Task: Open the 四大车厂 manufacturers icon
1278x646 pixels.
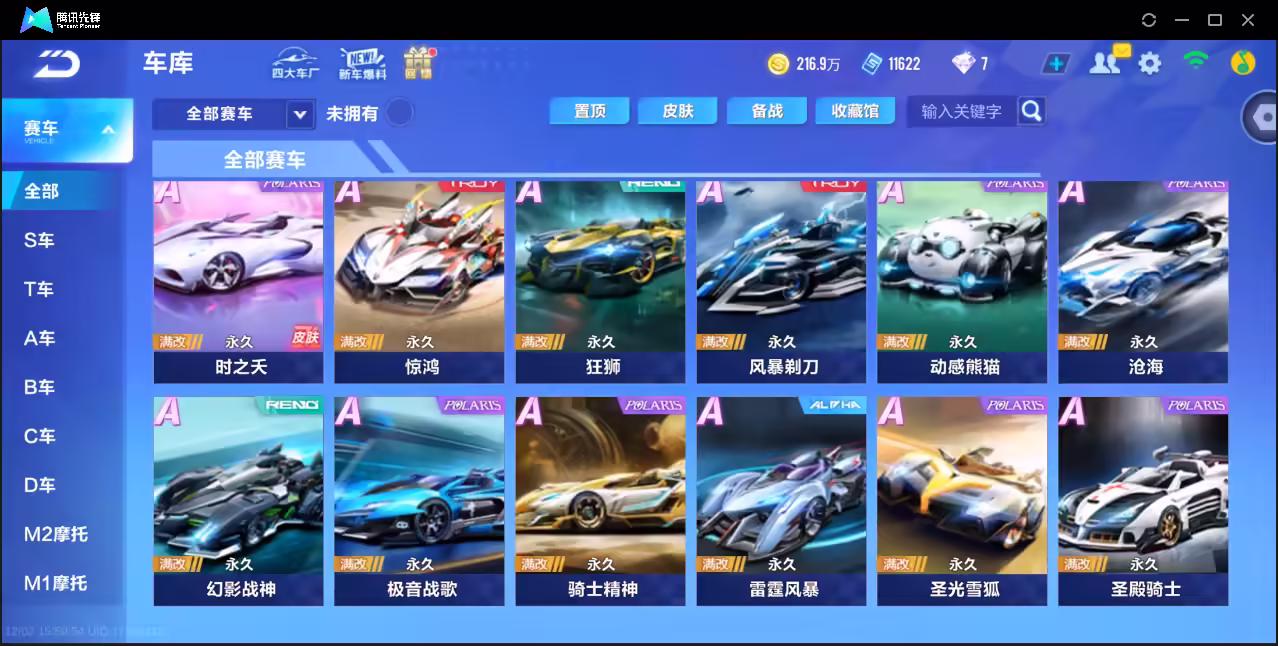Action: [x=295, y=64]
